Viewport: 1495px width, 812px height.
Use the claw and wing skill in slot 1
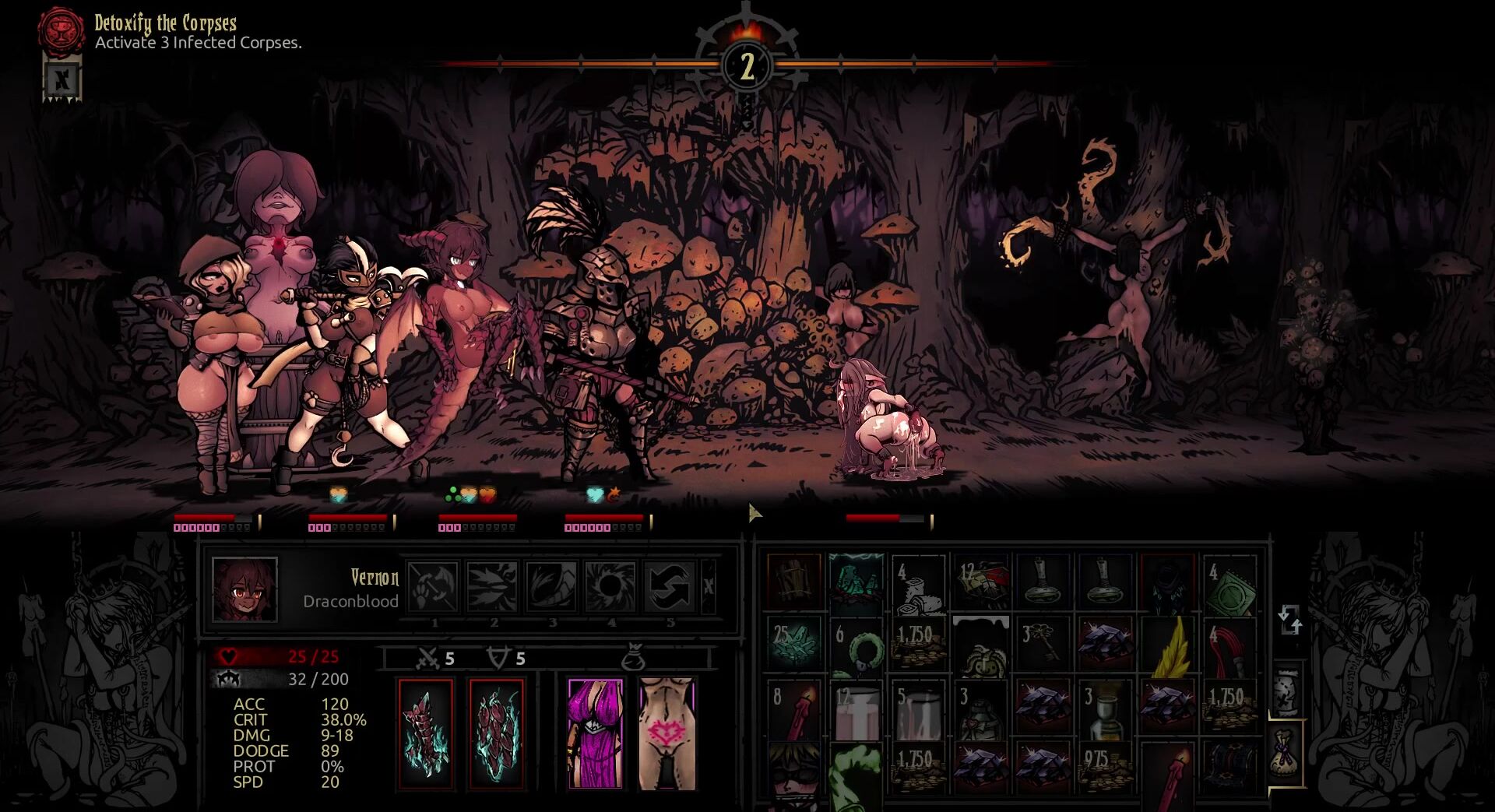tap(433, 585)
